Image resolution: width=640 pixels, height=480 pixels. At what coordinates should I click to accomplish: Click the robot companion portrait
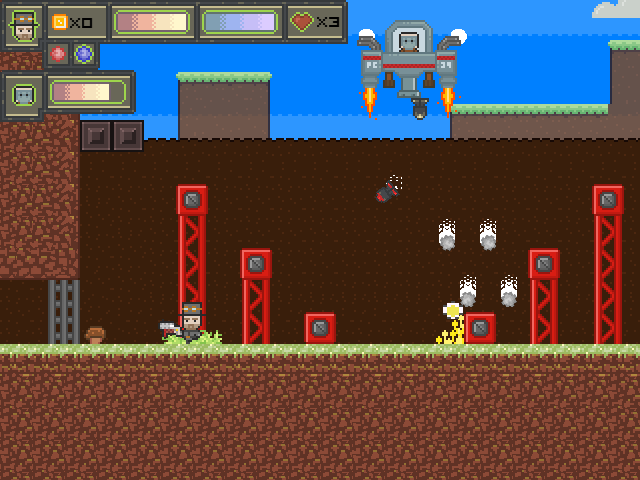coord(23,94)
